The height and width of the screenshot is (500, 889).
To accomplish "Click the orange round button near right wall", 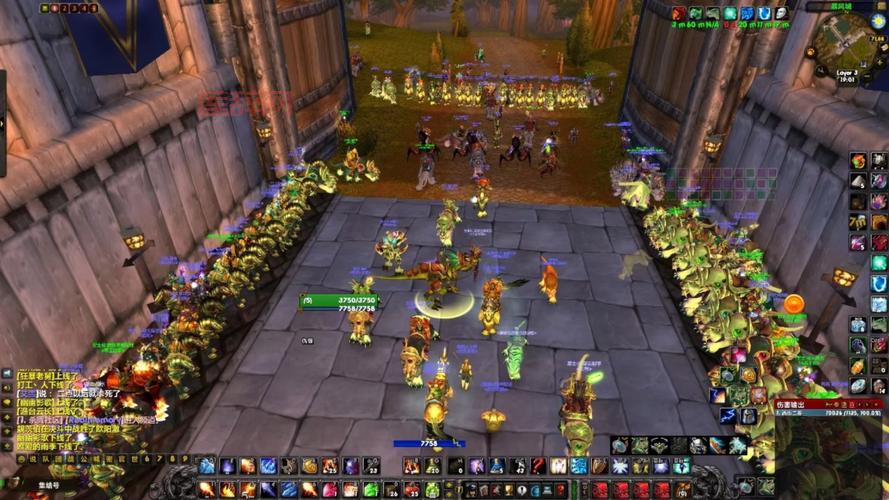I will coord(794,304).
